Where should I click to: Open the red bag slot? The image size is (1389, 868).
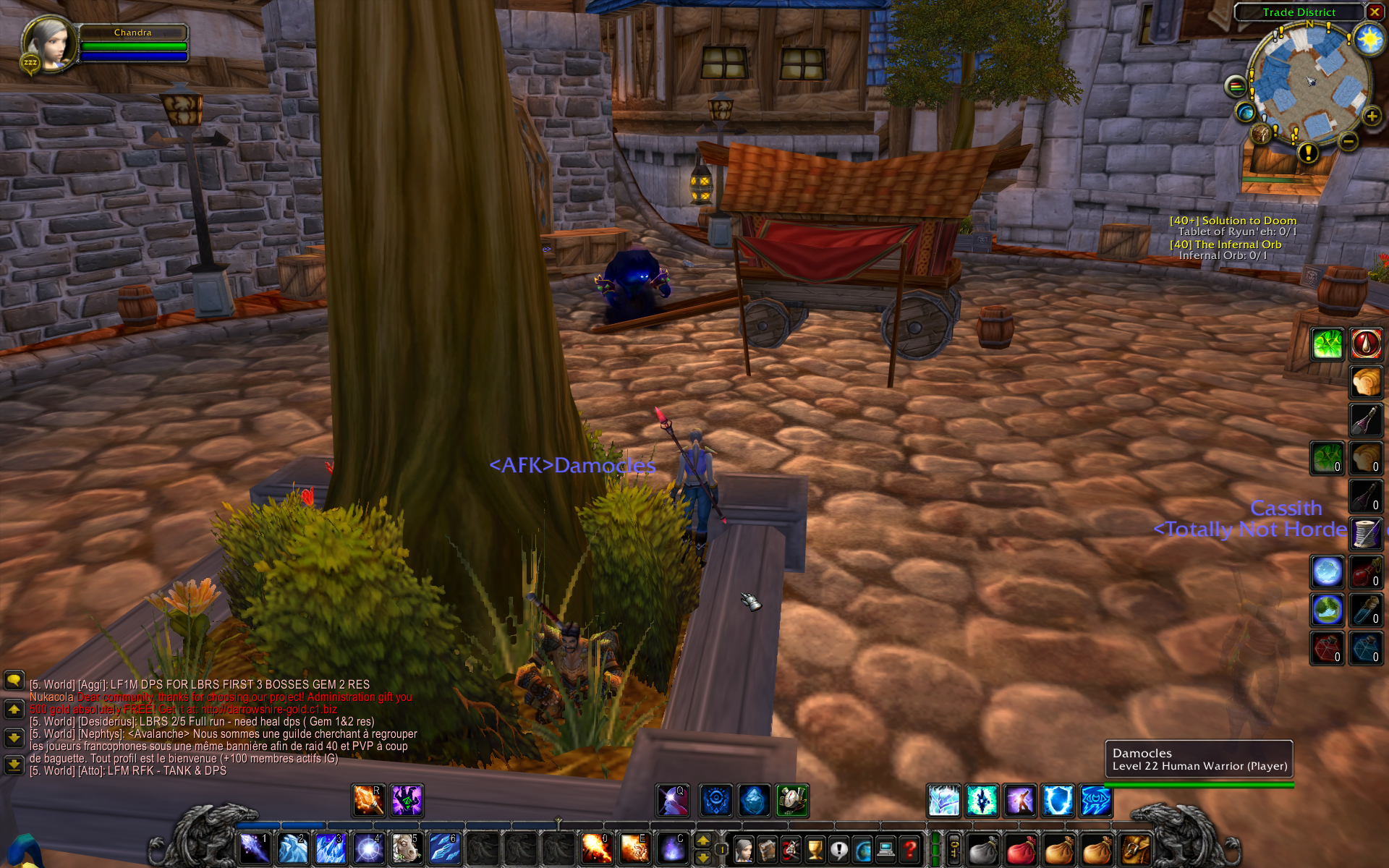[x=1020, y=850]
